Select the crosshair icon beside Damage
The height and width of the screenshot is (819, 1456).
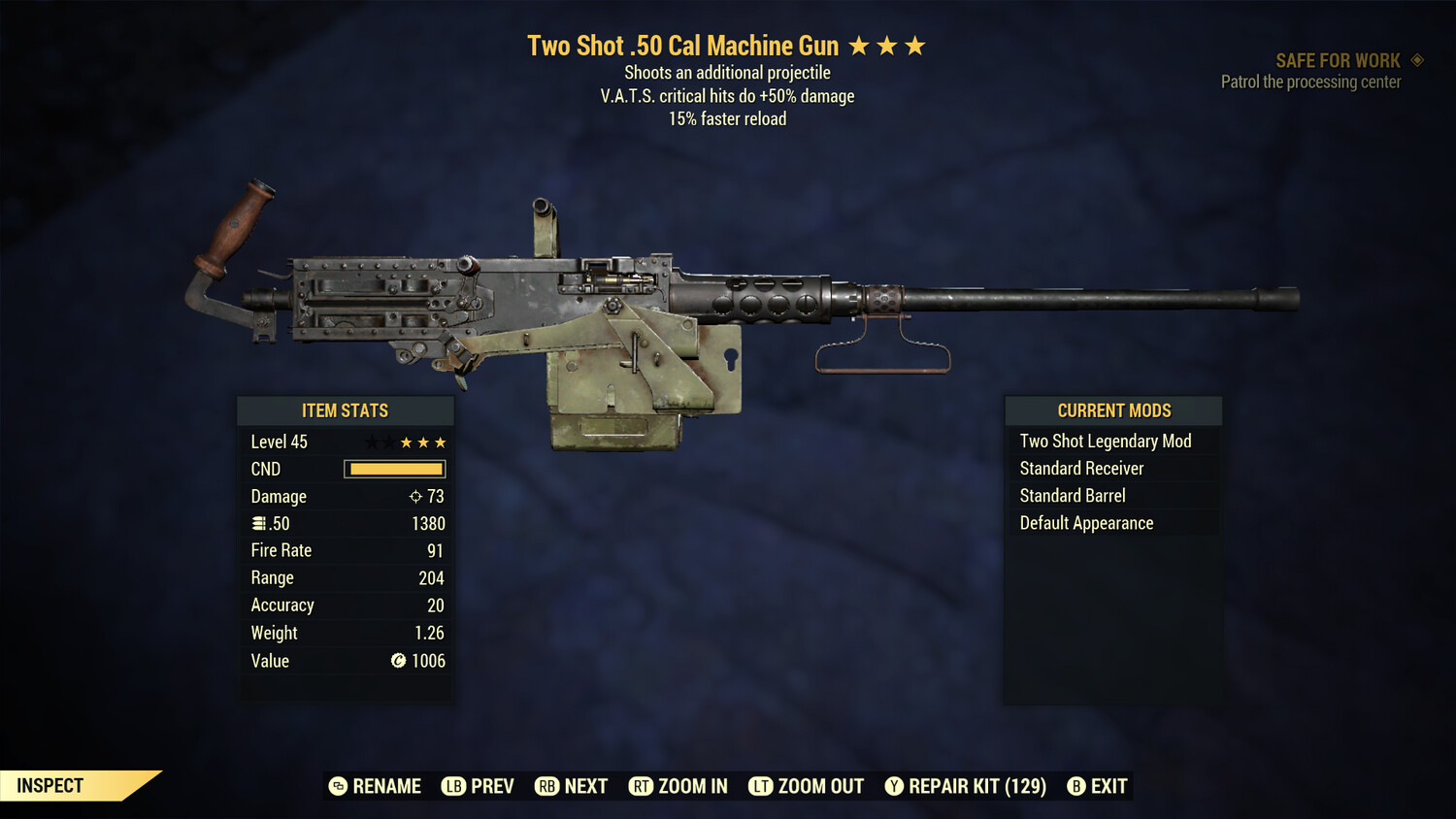coord(415,496)
